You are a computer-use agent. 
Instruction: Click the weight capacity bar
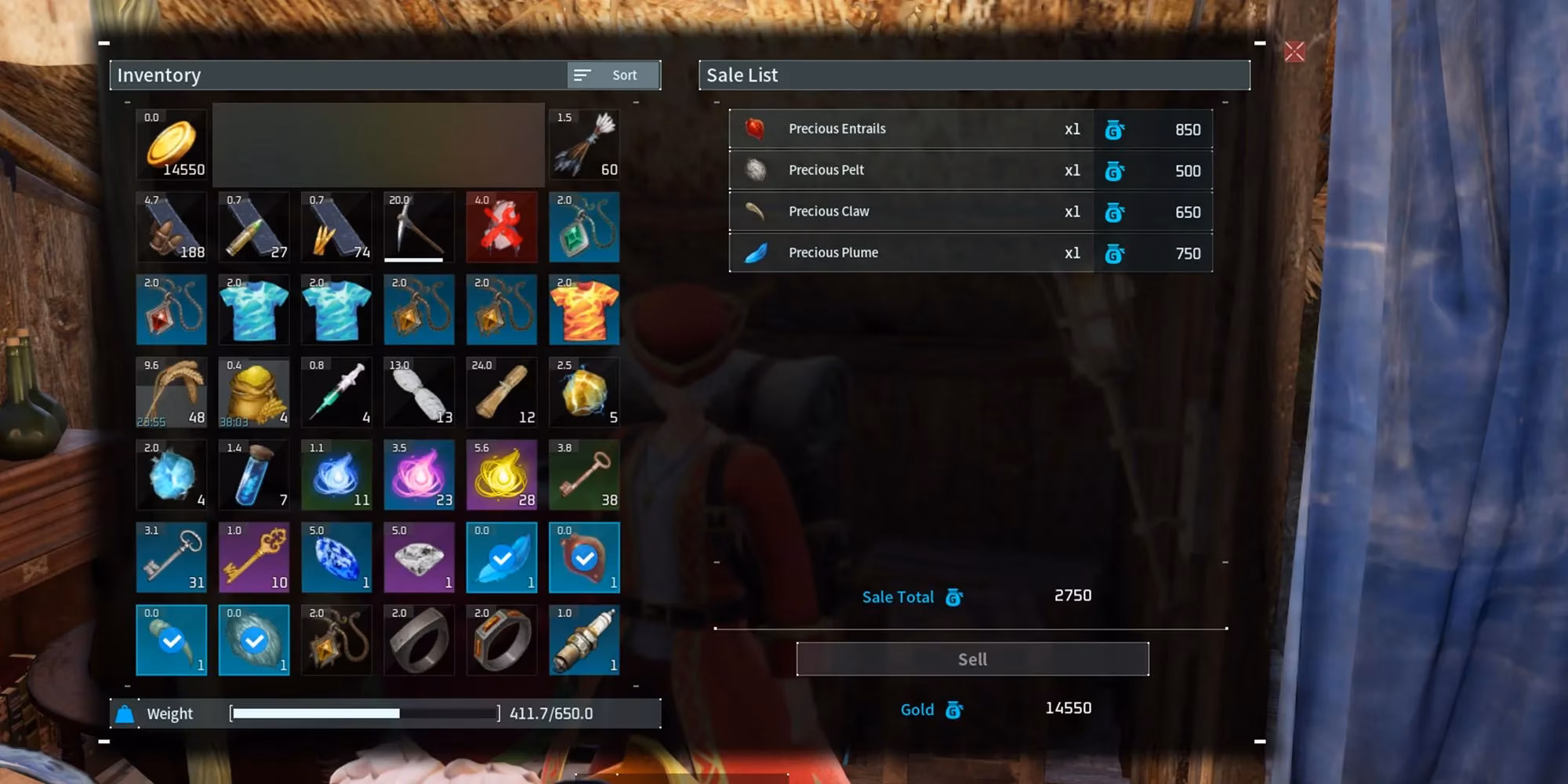(365, 713)
